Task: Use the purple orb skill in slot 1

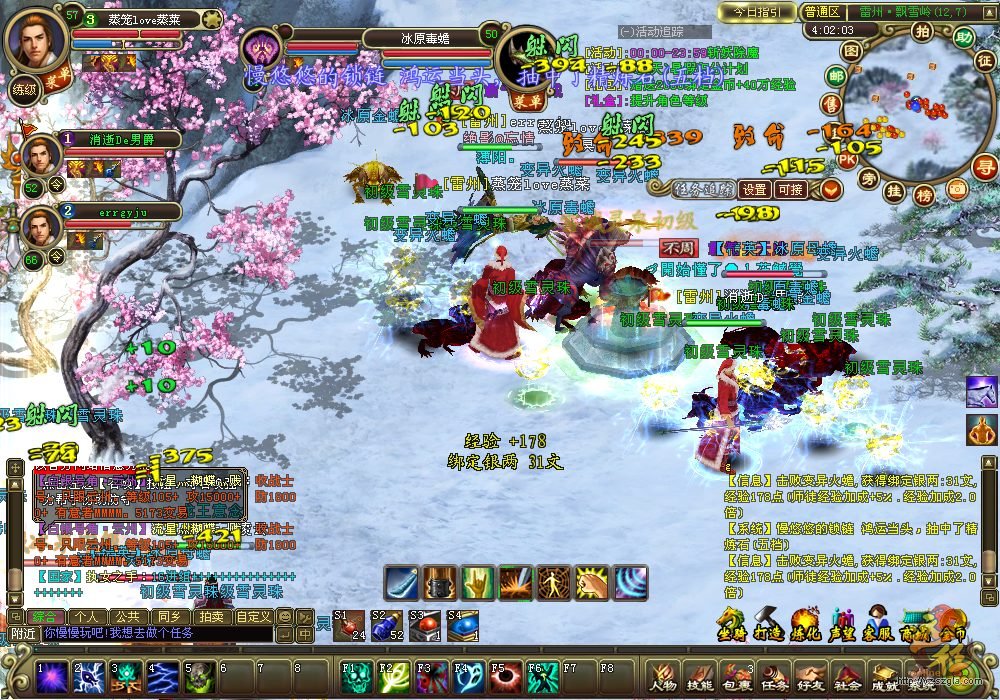Action: click(50, 678)
